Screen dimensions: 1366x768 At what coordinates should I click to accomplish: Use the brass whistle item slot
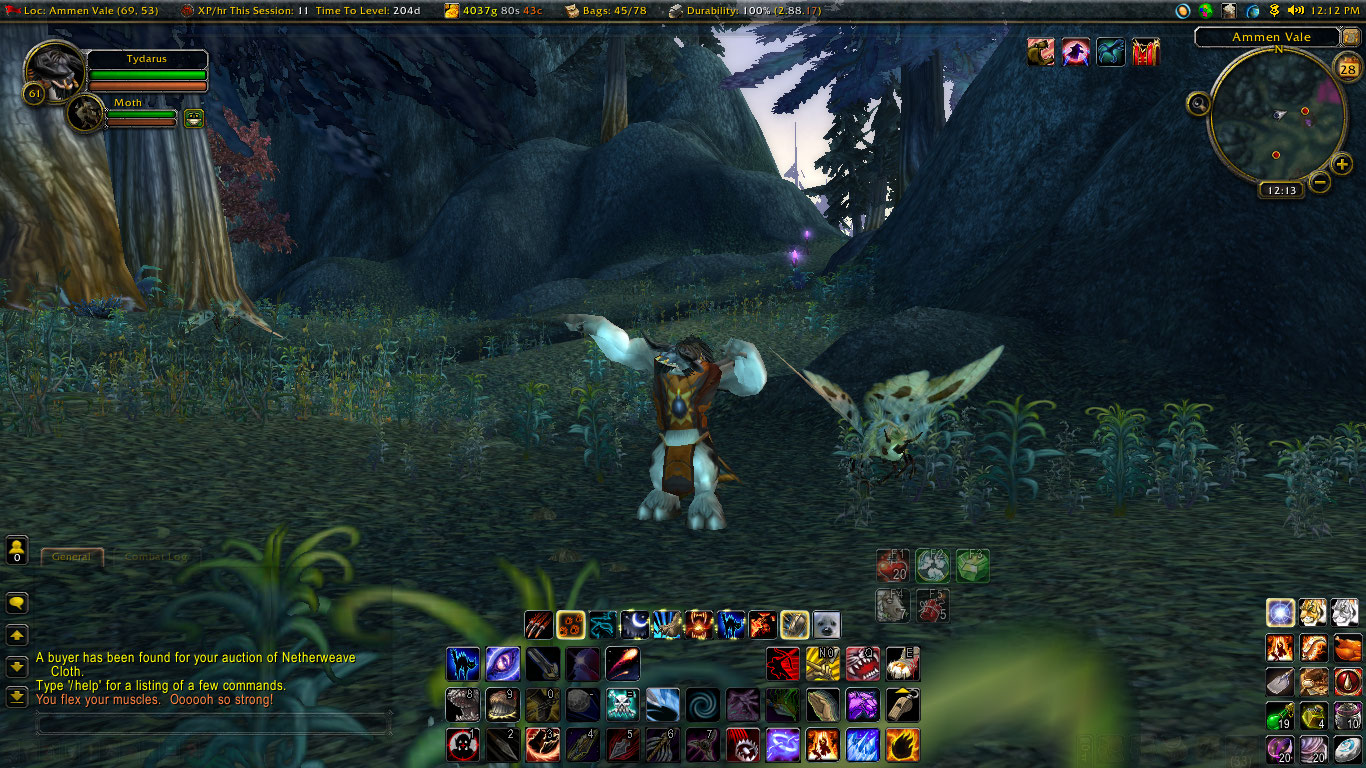click(902, 704)
